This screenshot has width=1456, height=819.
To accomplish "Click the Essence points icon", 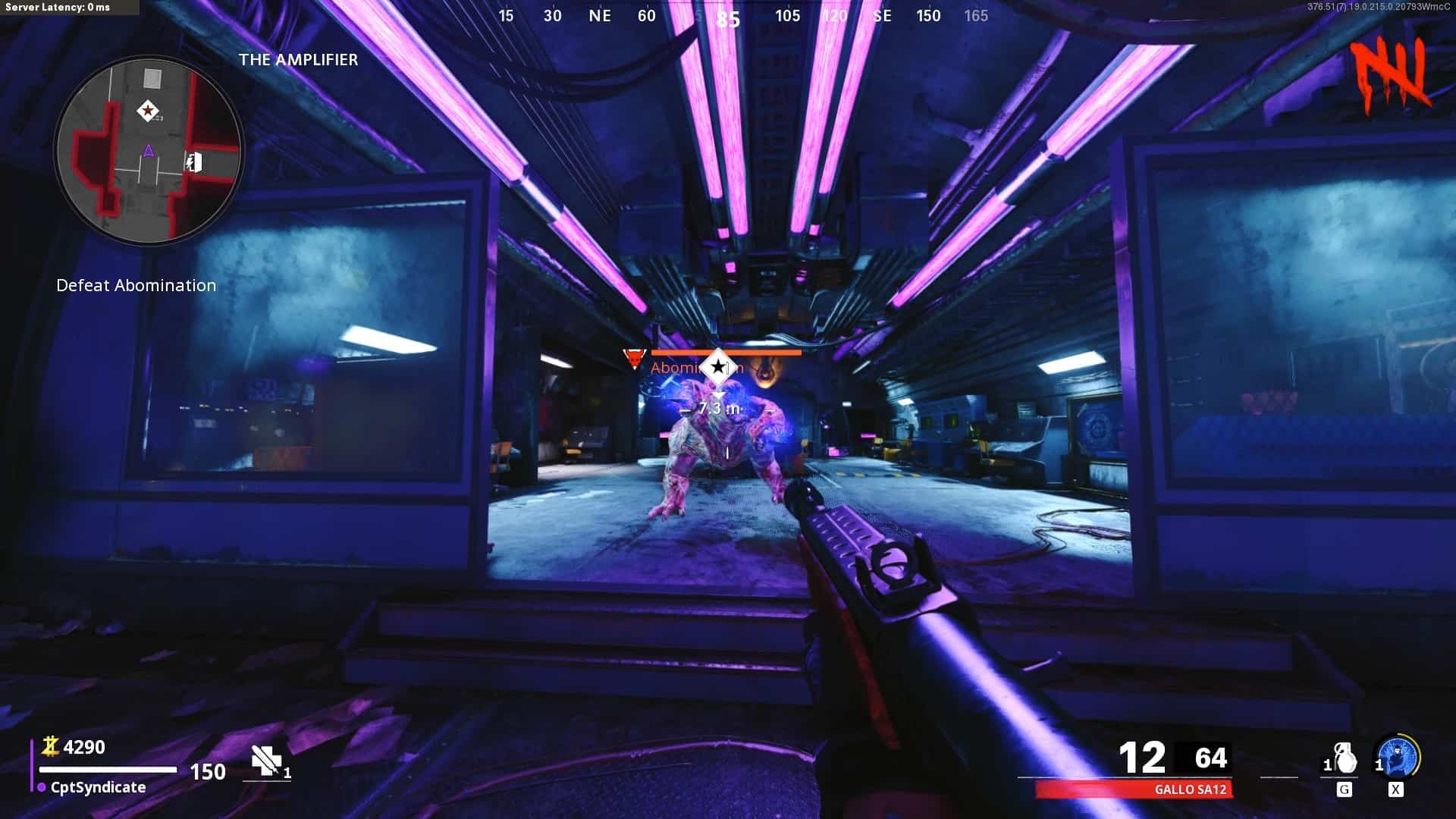I will [50, 747].
